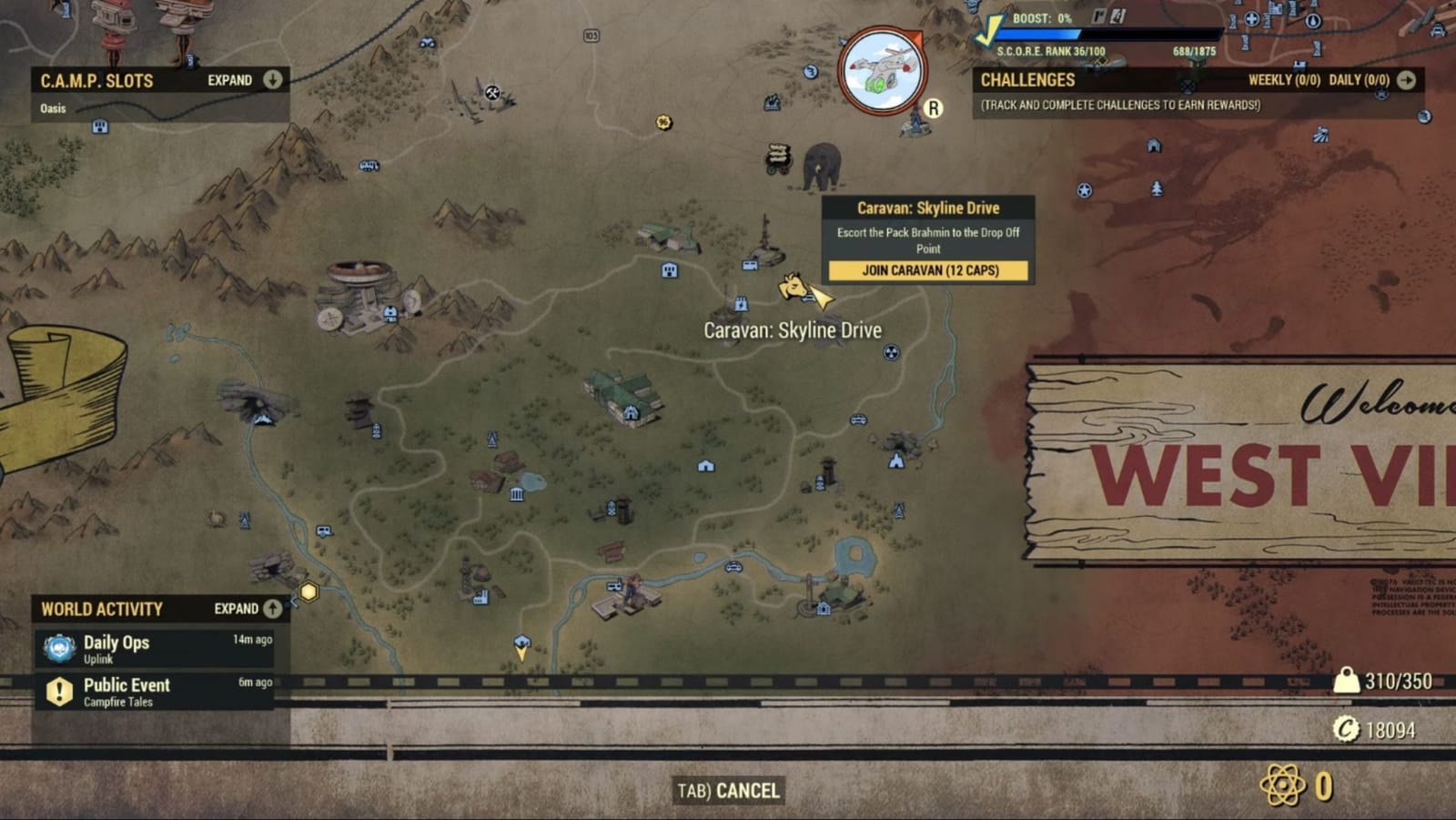Click the Public Event Campfire Tales hexagon icon
Viewport: 1456px width, 820px height.
[57, 692]
